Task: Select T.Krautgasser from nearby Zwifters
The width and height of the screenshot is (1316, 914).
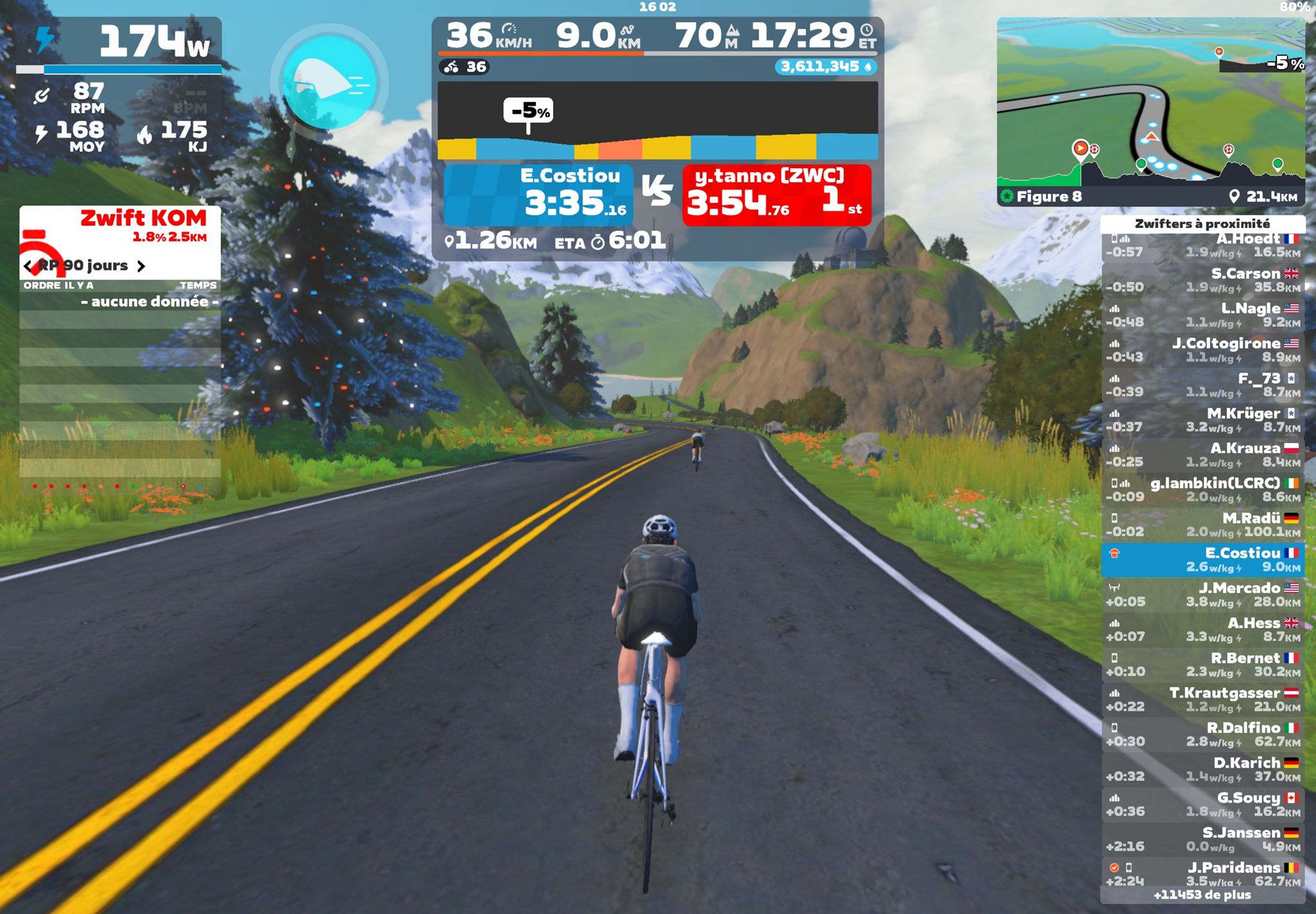Action: [1202, 699]
